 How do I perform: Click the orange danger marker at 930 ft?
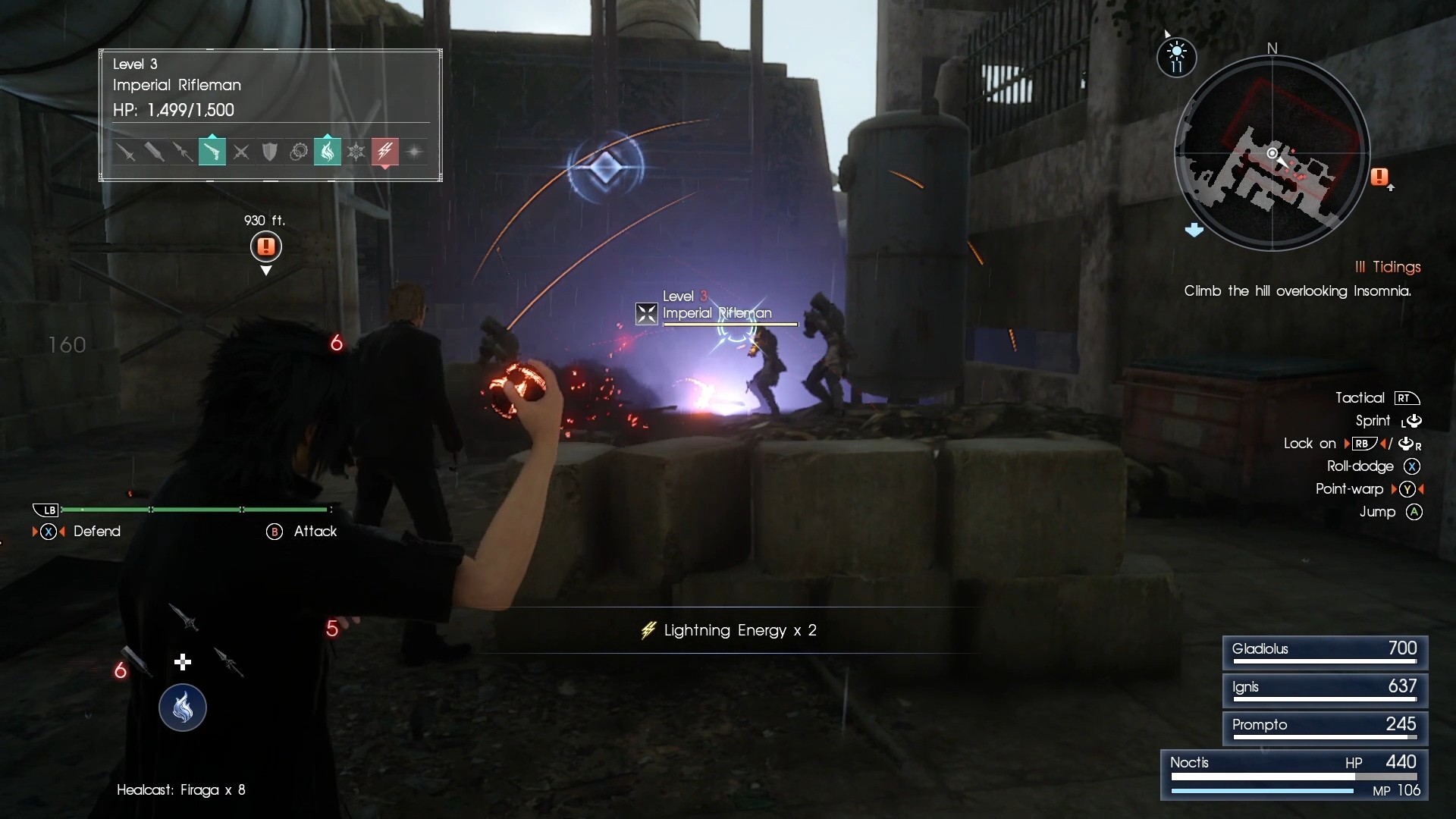click(x=265, y=247)
